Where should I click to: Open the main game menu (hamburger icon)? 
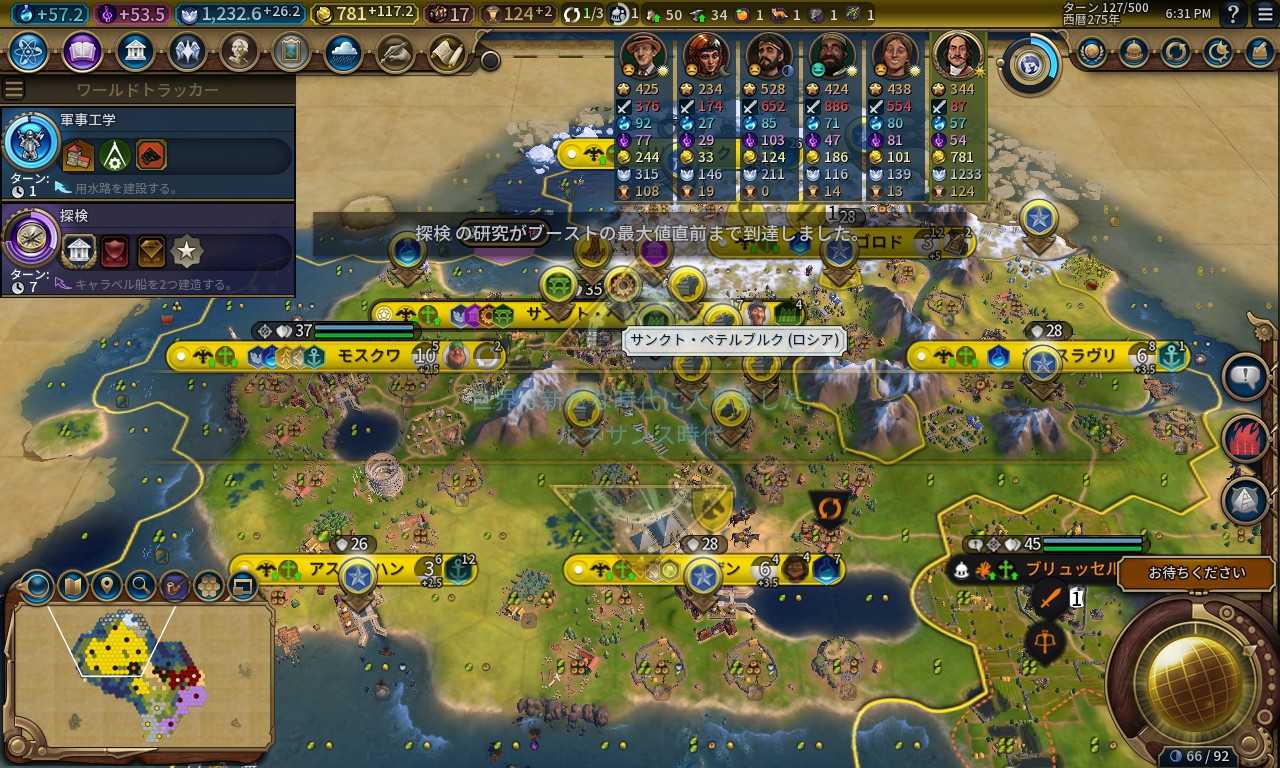1265,14
